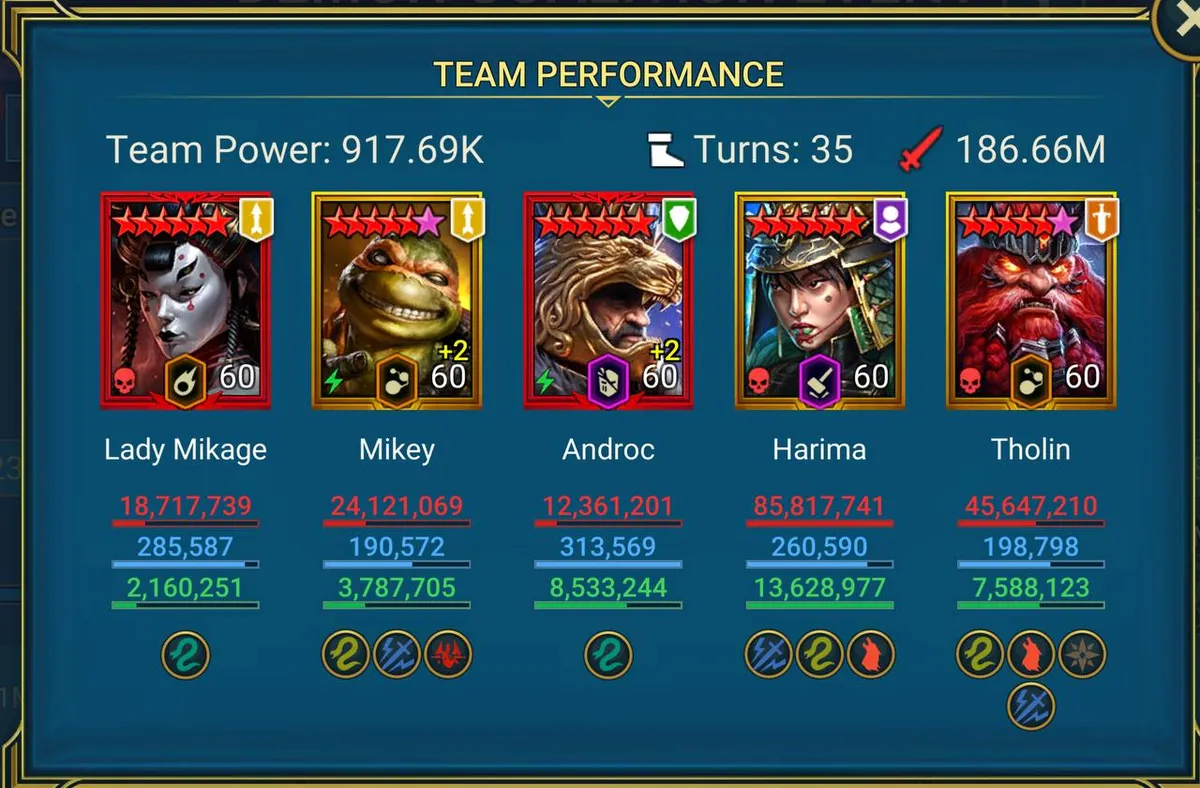Inspect the red demon icon under Mikey

point(448,655)
